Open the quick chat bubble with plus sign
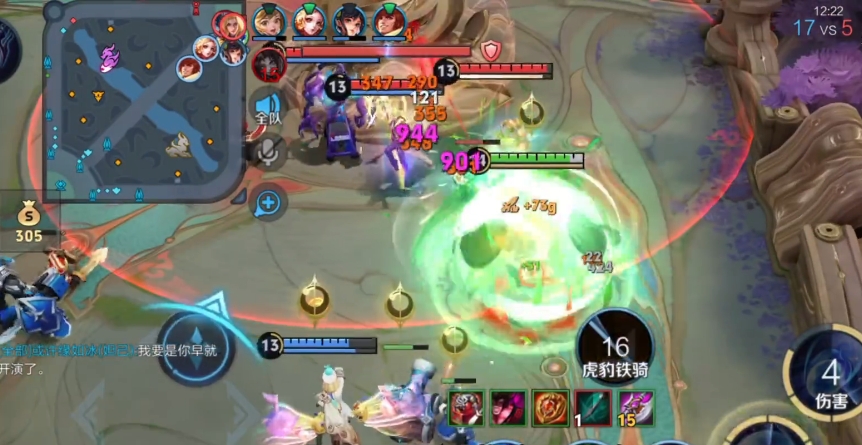Image resolution: width=862 pixels, height=445 pixels. pyautogui.click(x=268, y=203)
